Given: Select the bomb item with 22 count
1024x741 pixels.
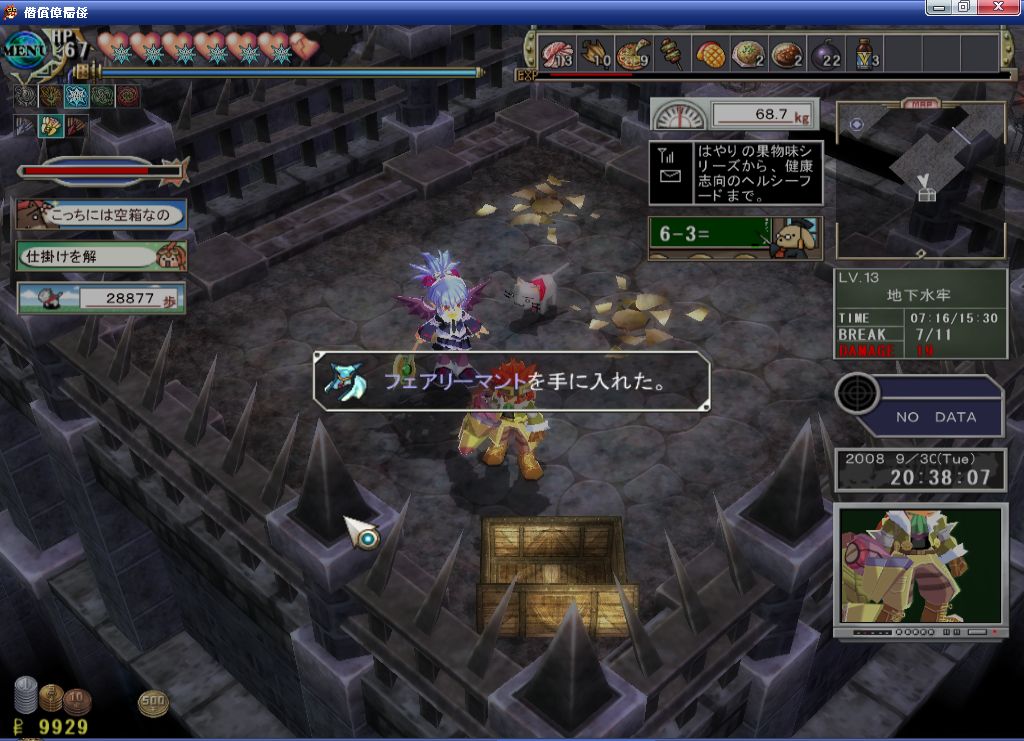Looking at the screenshot, I should 826,53.
